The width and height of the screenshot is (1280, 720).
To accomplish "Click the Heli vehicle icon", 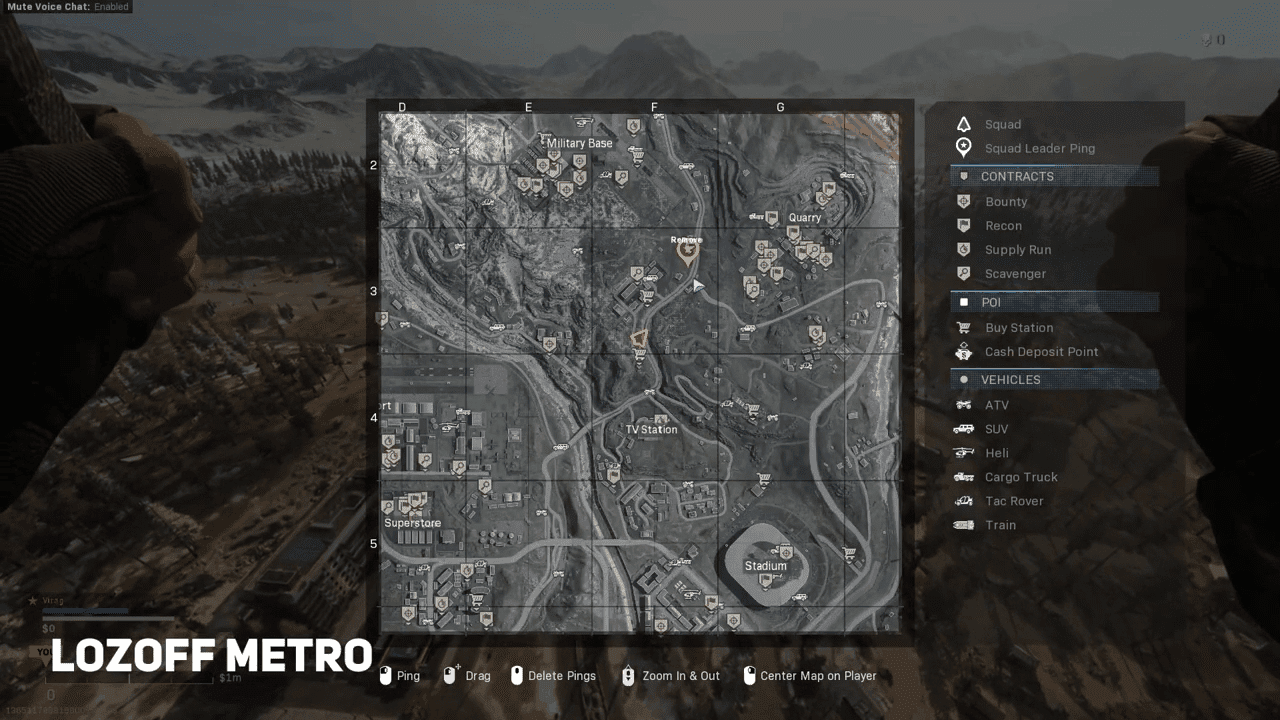I will point(963,452).
